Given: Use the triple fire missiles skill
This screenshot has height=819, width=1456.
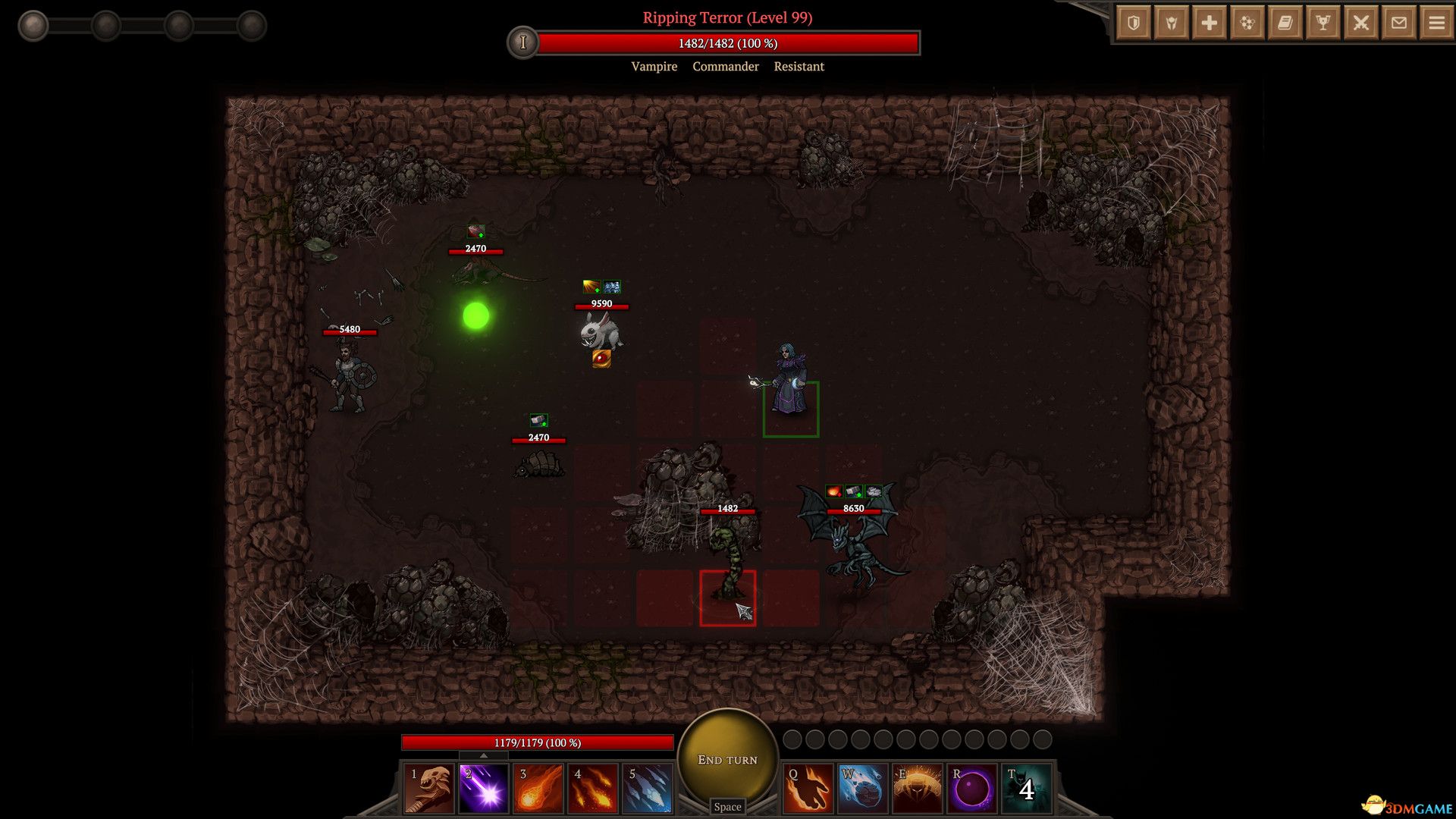Looking at the screenshot, I should pos(593,789).
